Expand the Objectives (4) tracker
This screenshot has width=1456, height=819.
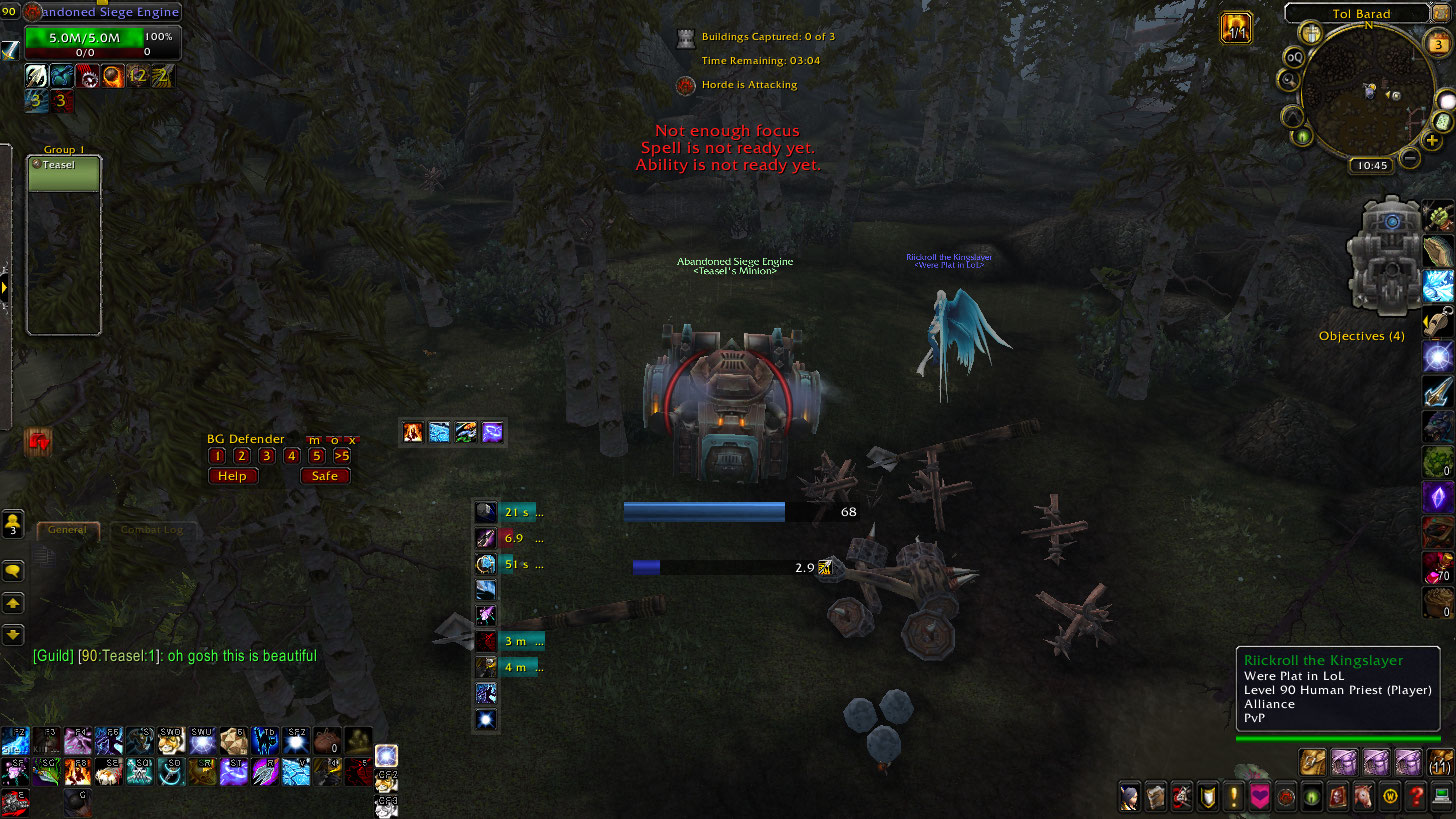[x=1361, y=336]
